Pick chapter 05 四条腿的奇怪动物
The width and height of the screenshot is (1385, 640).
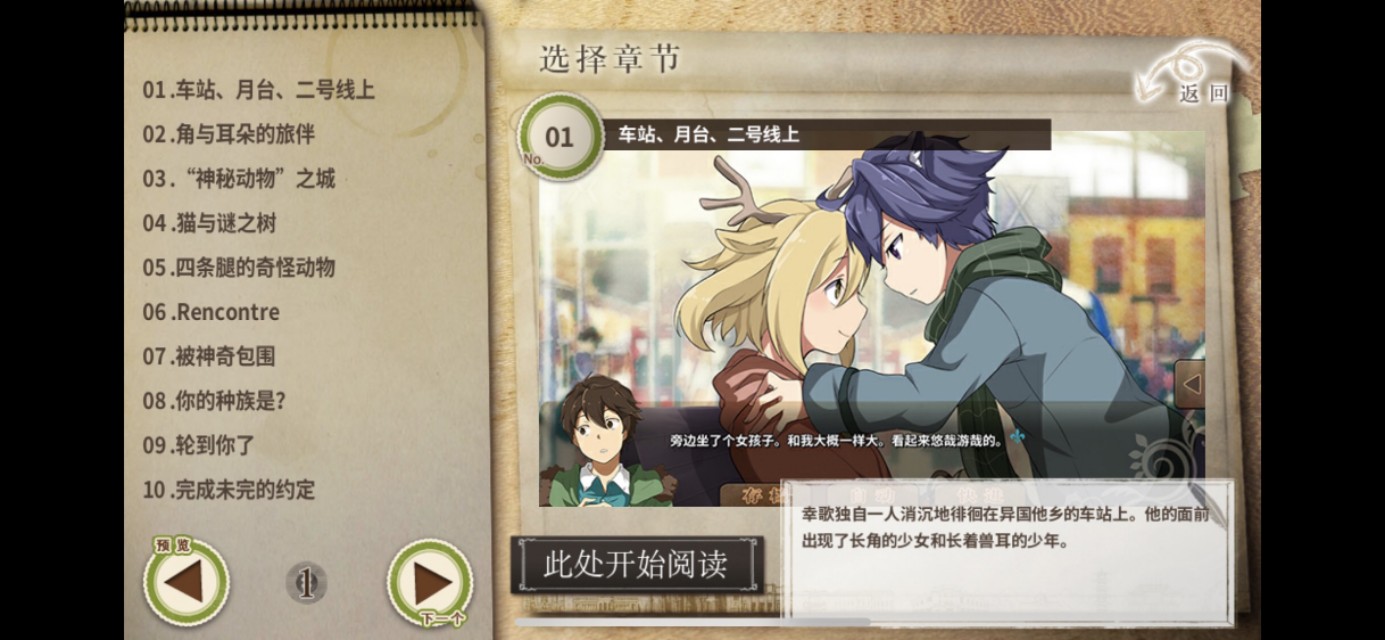[238, 267]
